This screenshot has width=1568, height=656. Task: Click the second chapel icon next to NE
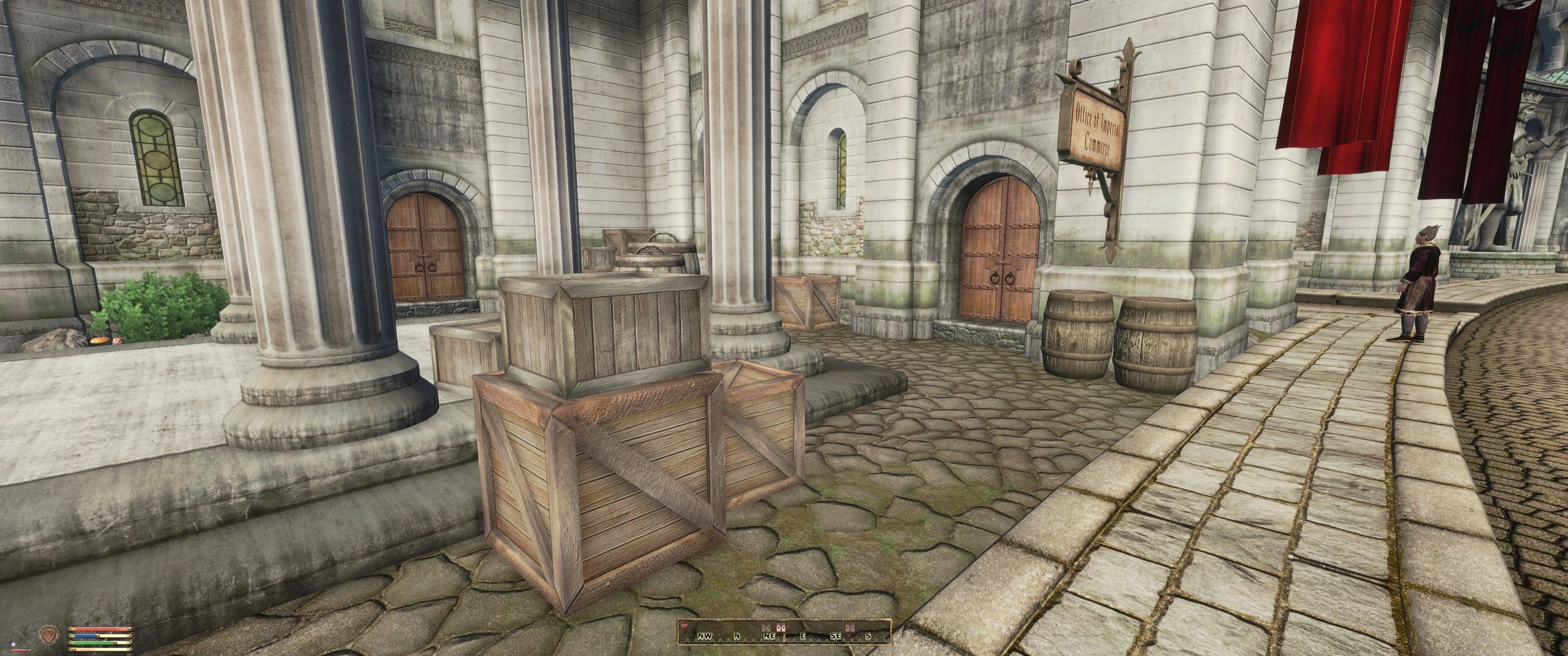(x=781, y=627)
